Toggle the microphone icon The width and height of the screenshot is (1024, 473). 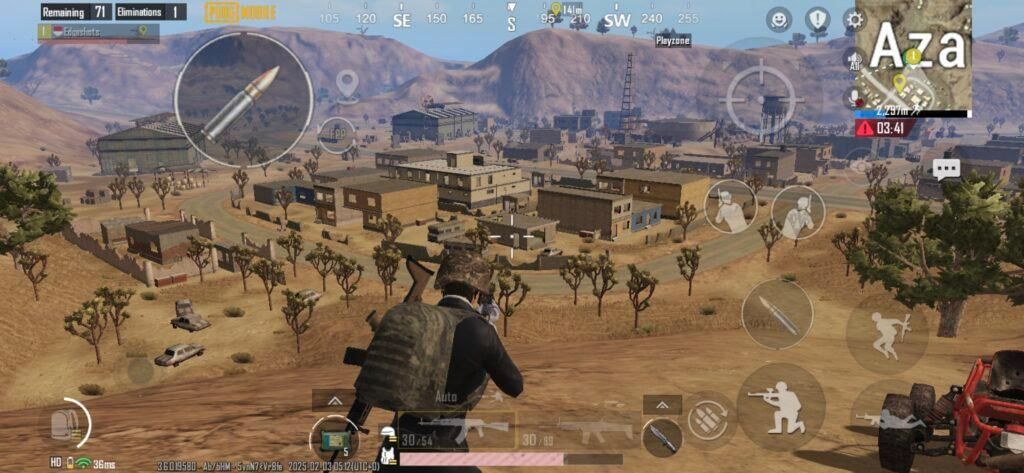pyautogui.click(x=855, y=97)
